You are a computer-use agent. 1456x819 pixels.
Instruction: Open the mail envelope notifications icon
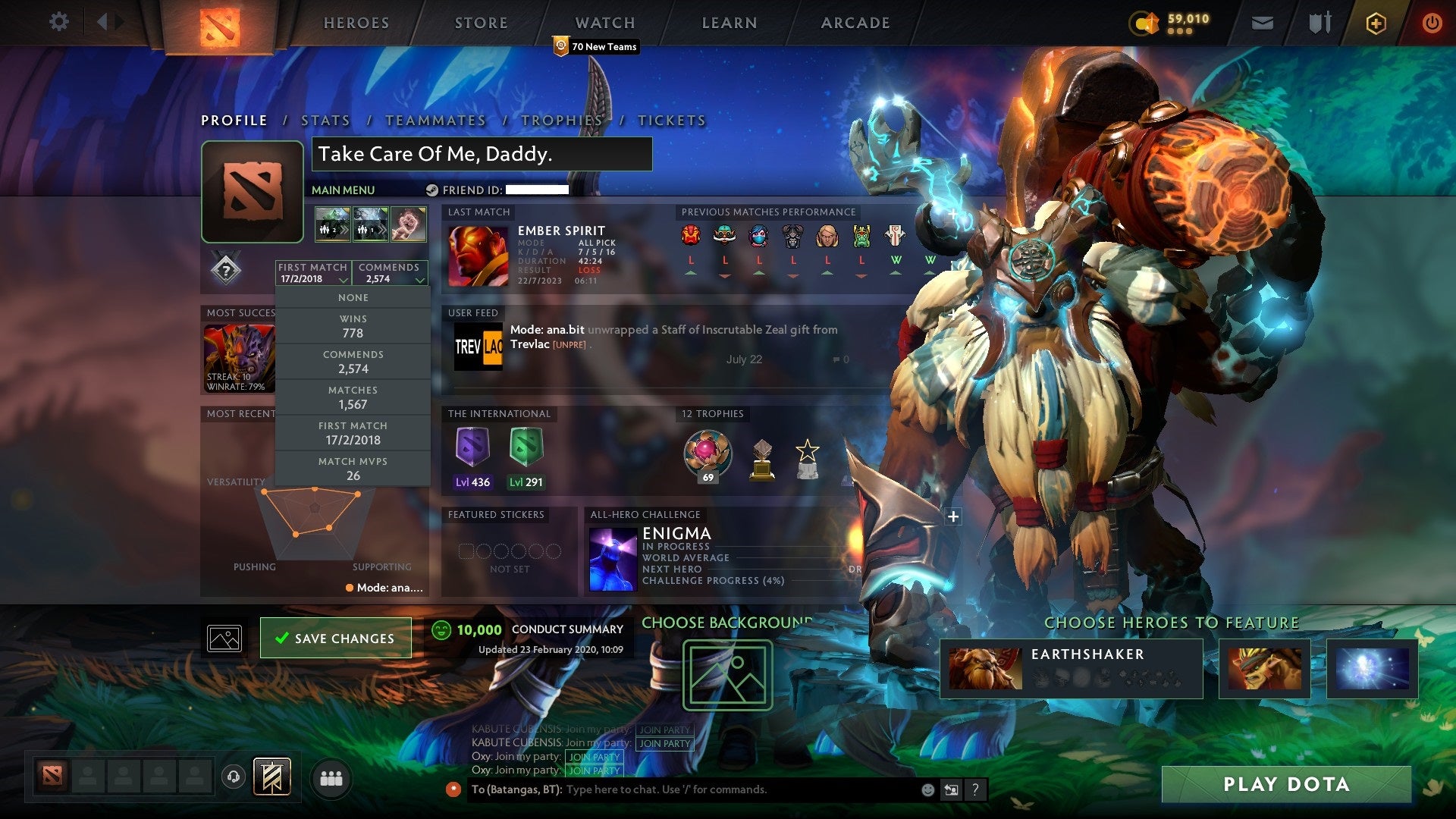(1262, 23)
